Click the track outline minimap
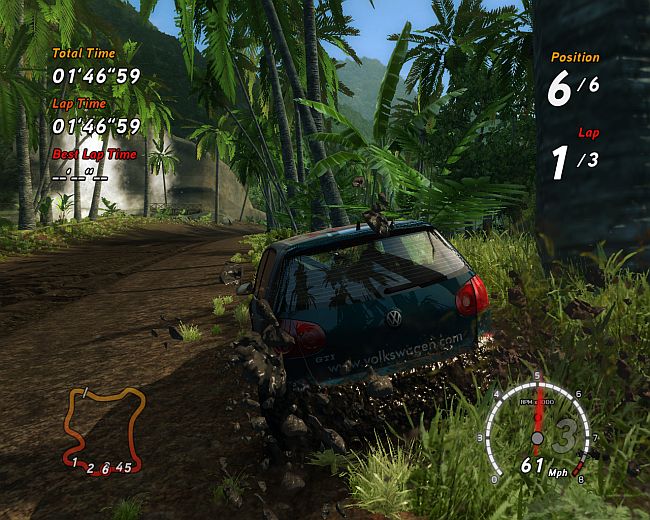This screenshot has height=520, width=650. pos(103,430)
